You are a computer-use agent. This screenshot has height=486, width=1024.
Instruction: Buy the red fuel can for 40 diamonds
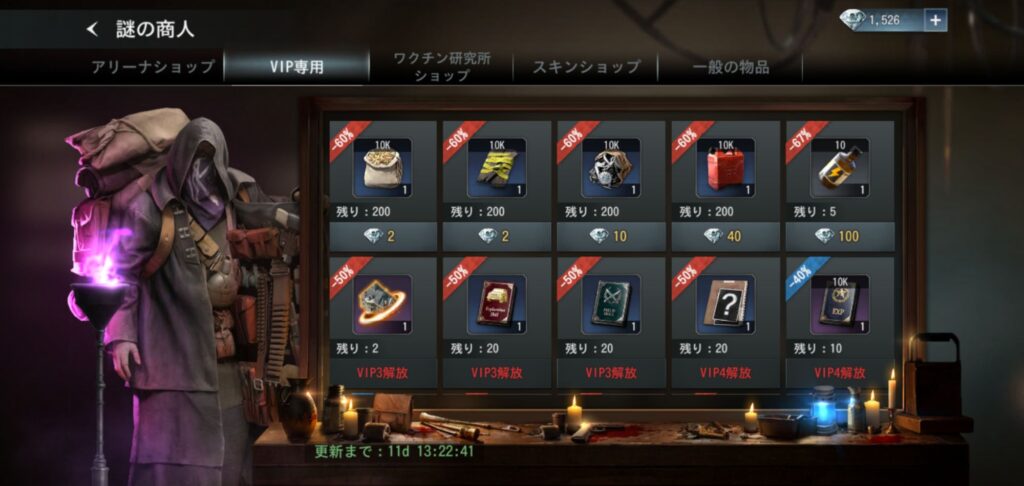(725, 236)
